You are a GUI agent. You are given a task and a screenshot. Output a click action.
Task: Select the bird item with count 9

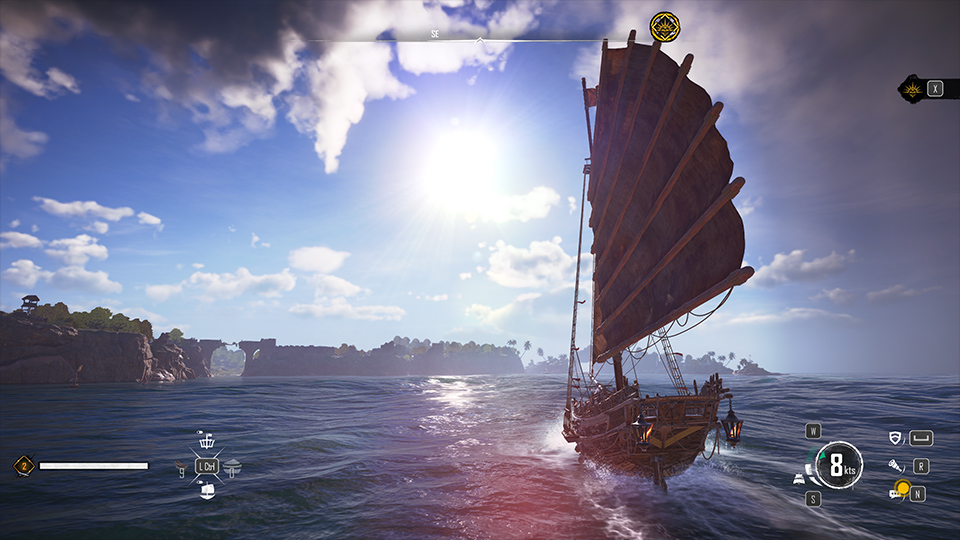181,467
